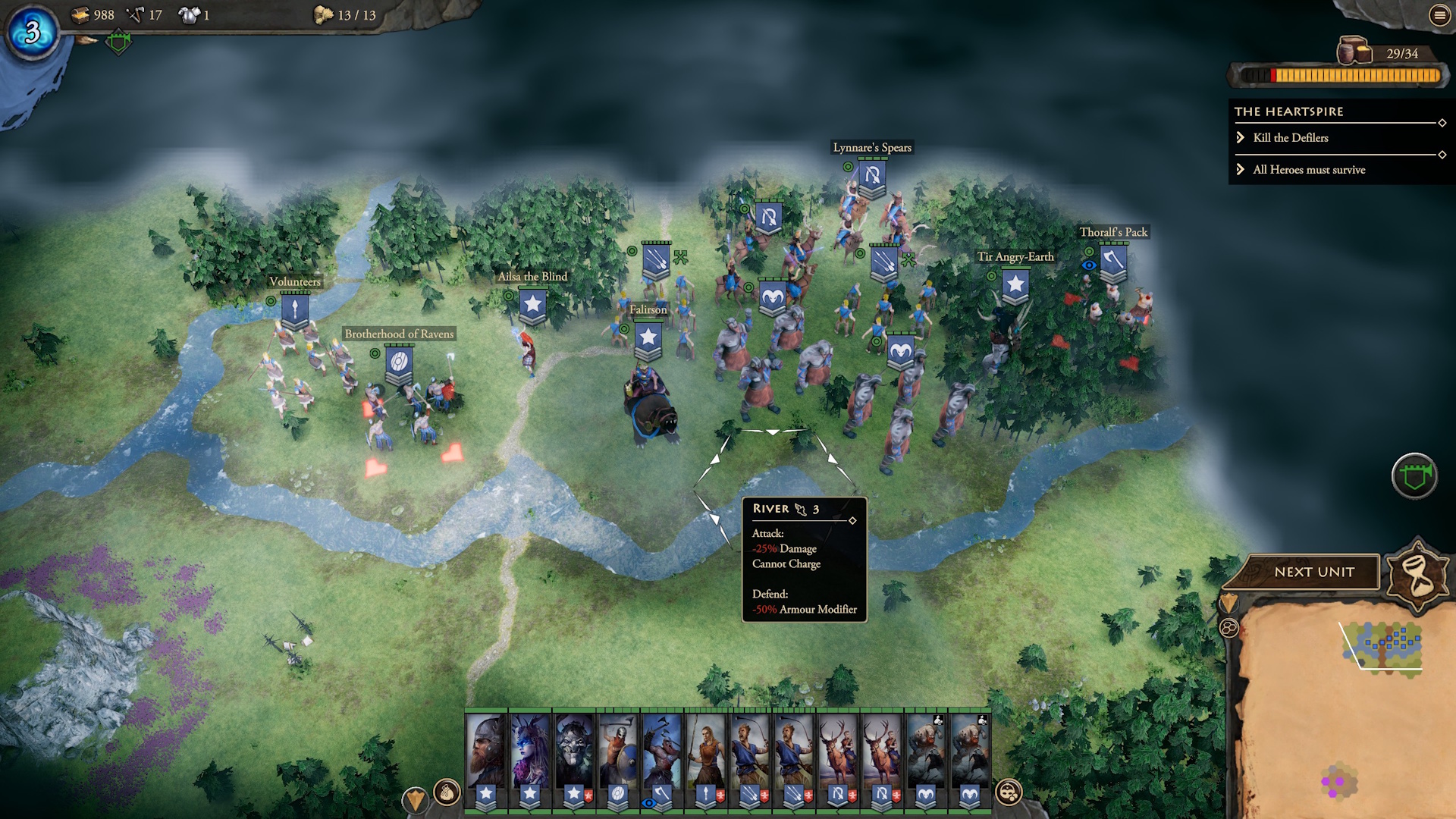The image size is (1456, 819).
Task: Select Brotherhood of Ravens unit banner
Action: 399,362
